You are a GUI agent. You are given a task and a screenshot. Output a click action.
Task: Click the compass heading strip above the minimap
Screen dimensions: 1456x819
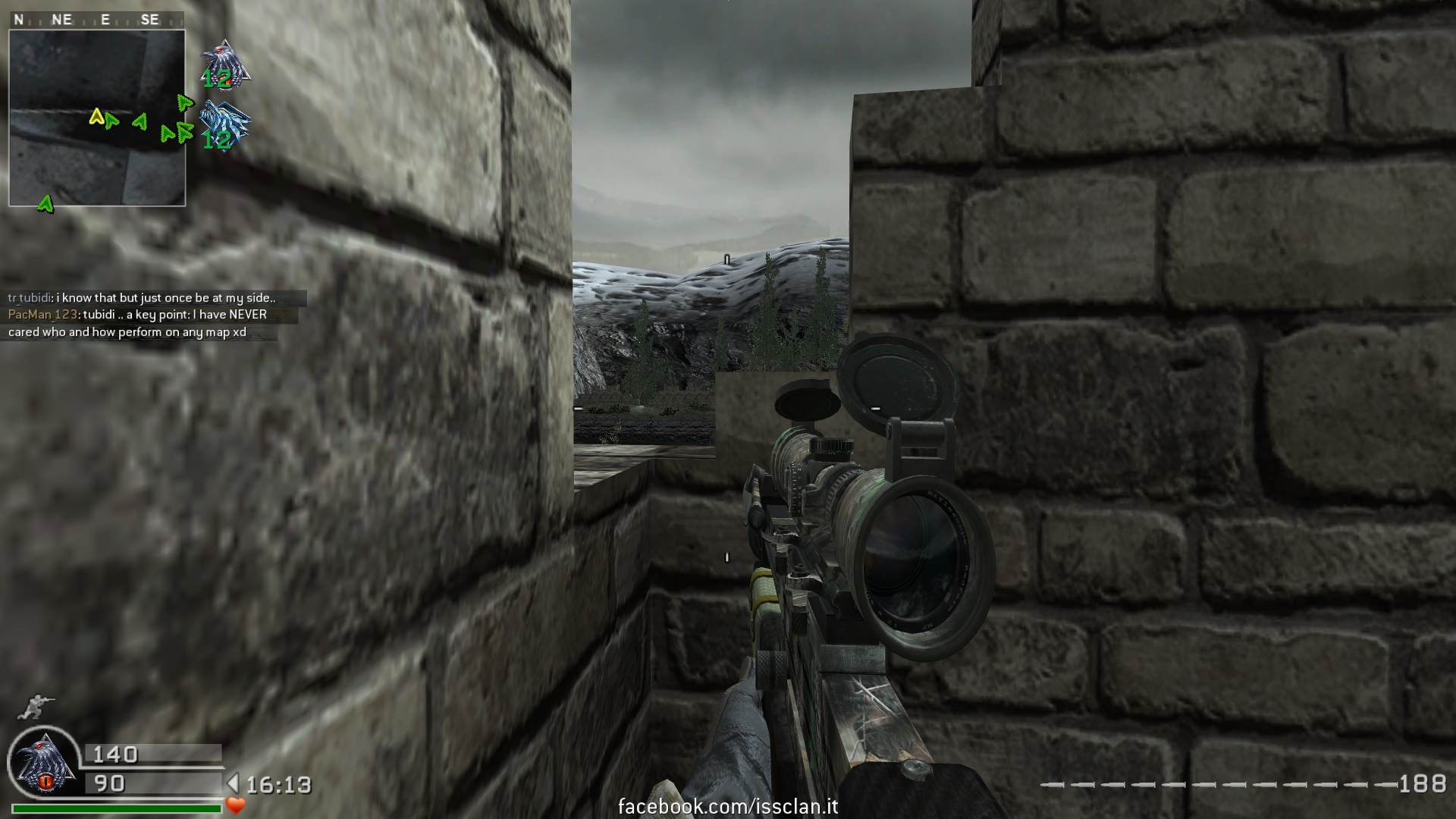(x=88, y=20)
